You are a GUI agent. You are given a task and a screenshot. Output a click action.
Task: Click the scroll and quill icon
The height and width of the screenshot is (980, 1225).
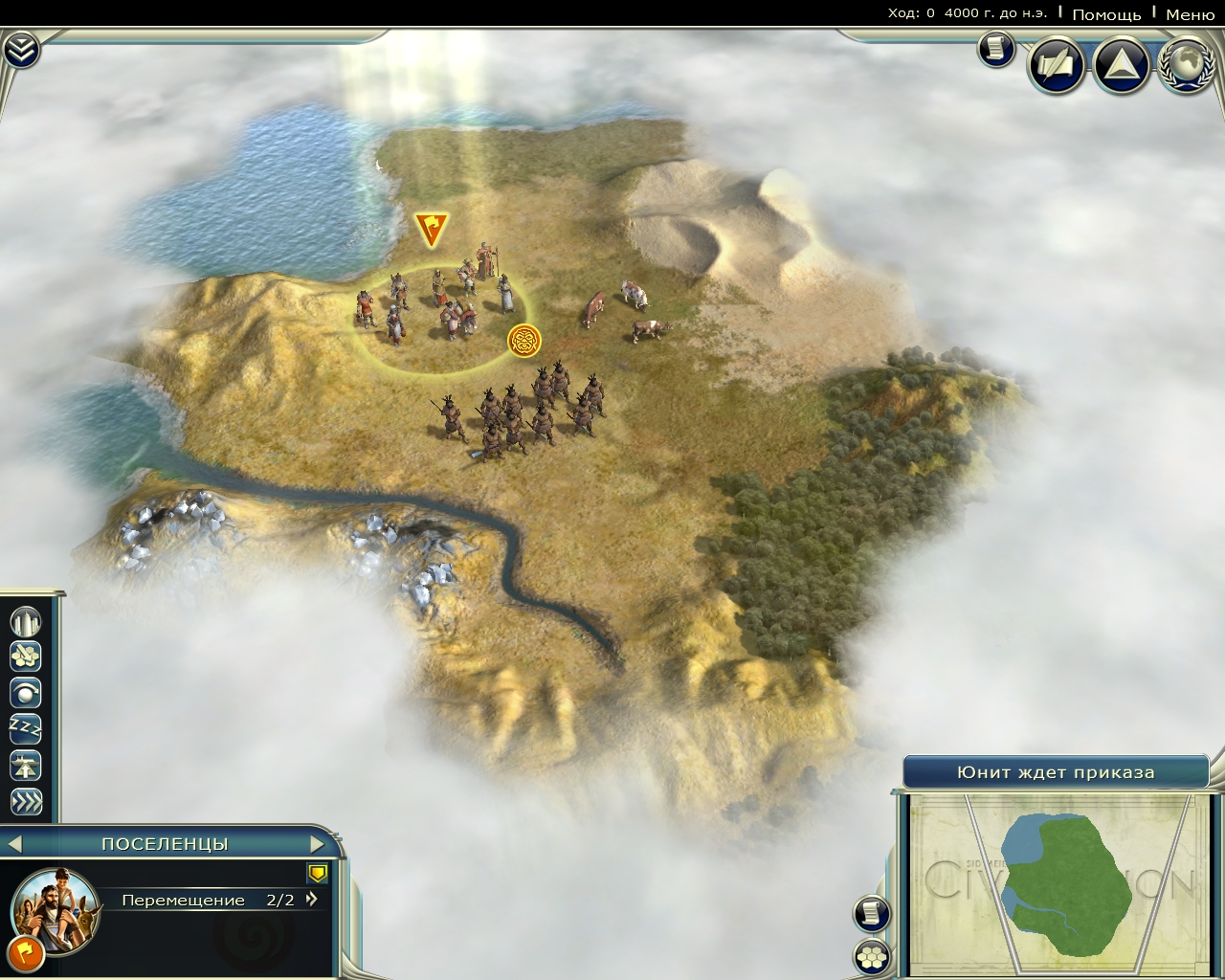1056,65
